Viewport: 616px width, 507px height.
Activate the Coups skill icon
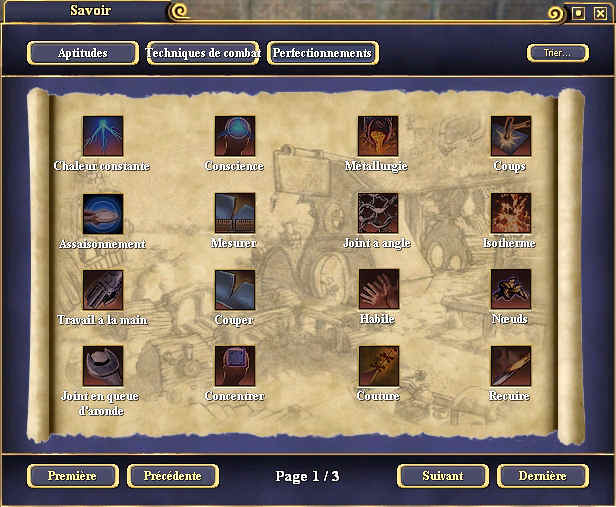[x=511, y=136]
